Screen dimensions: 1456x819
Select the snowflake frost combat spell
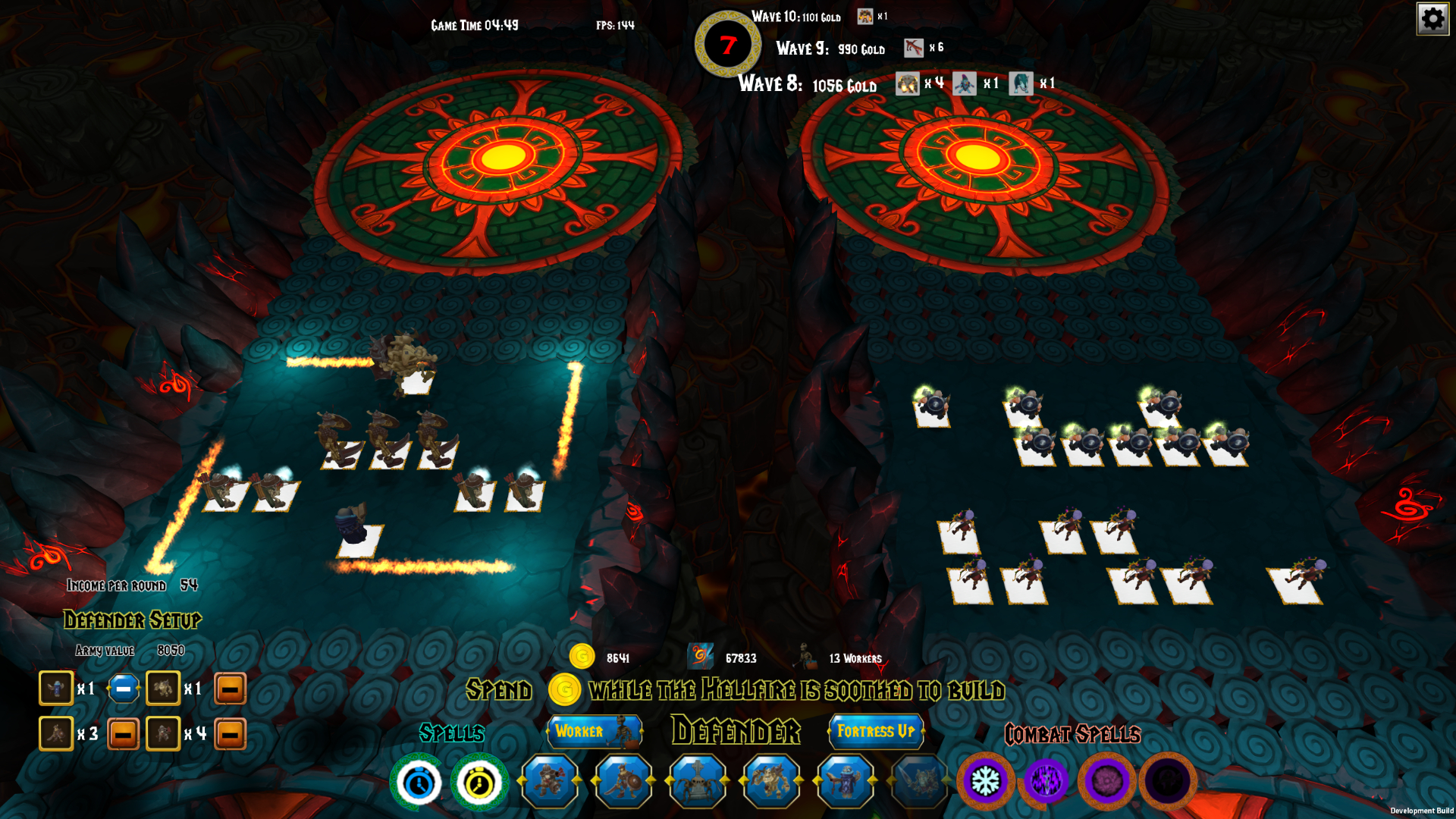click(988, 780)
